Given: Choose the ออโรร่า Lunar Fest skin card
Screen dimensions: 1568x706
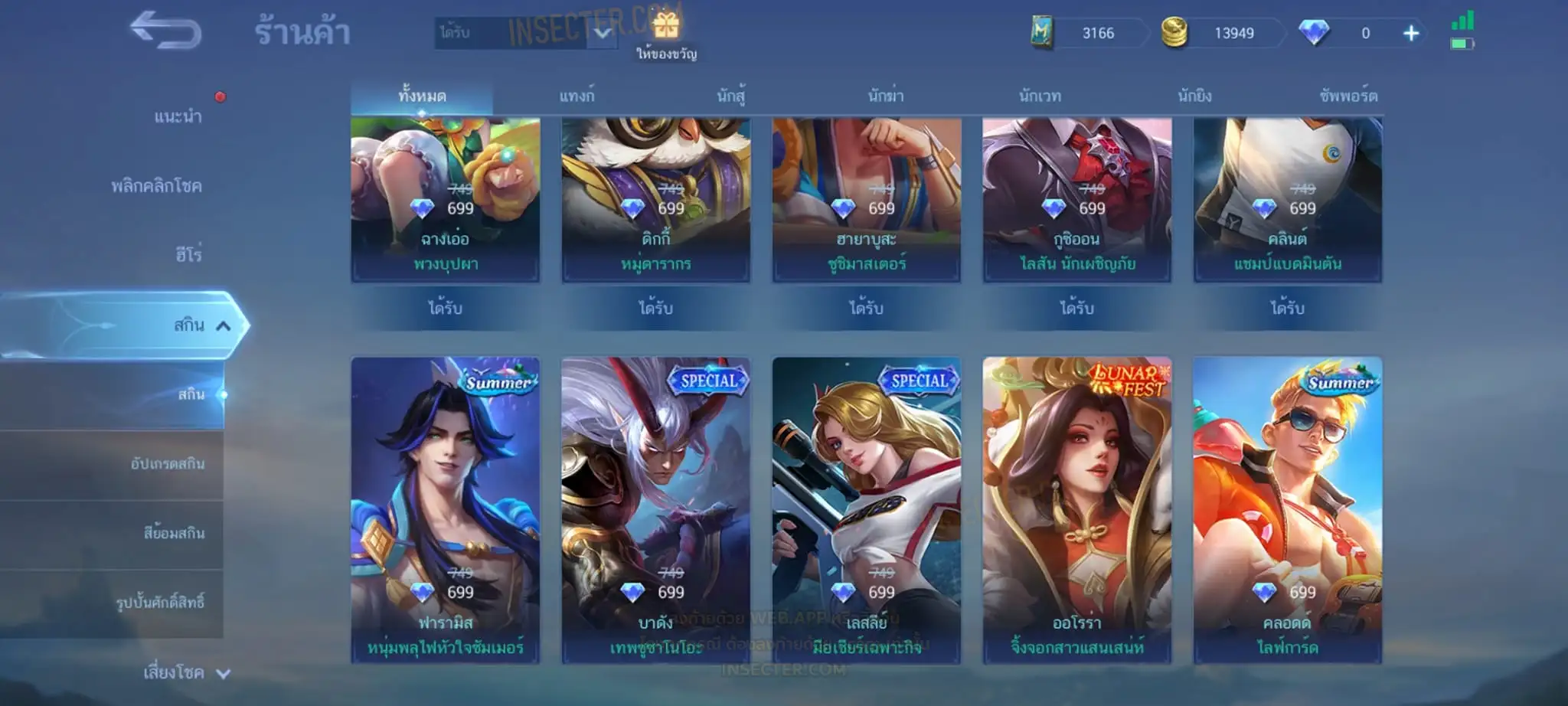Looking at the screenshot, I should [1076, 509].
